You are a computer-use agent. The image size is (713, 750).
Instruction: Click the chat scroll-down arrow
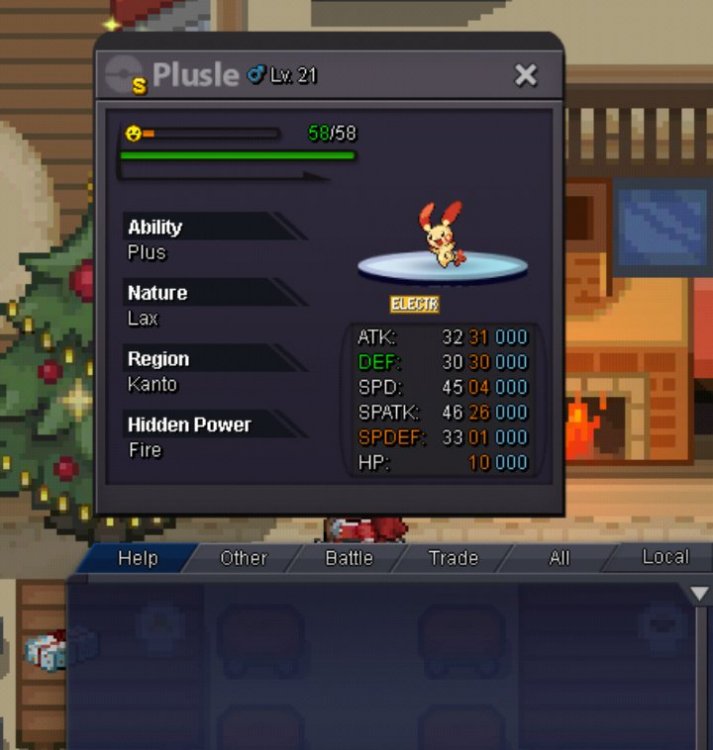700,594
